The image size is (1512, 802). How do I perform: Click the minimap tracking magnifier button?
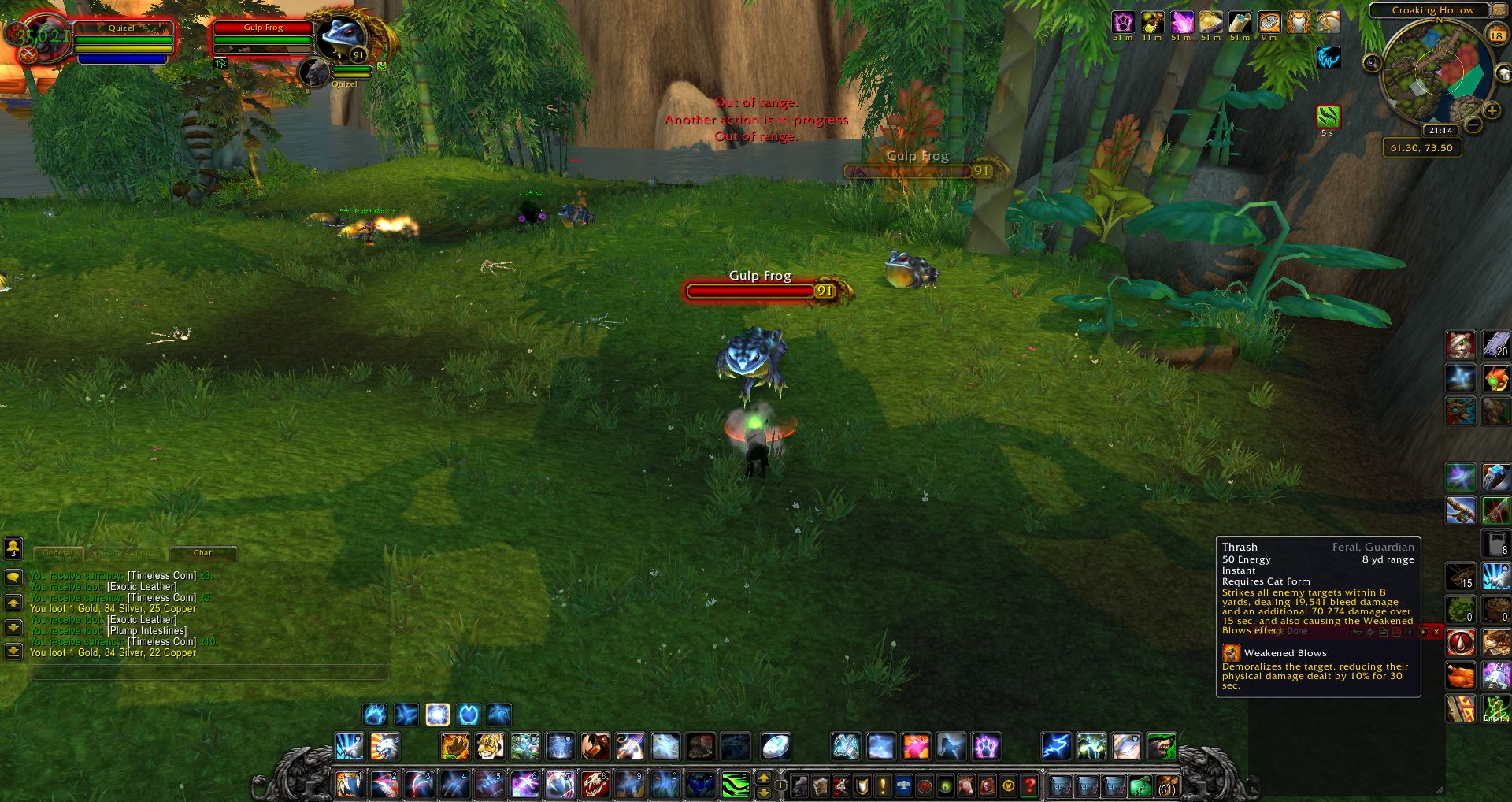(x=1373, y=63)
